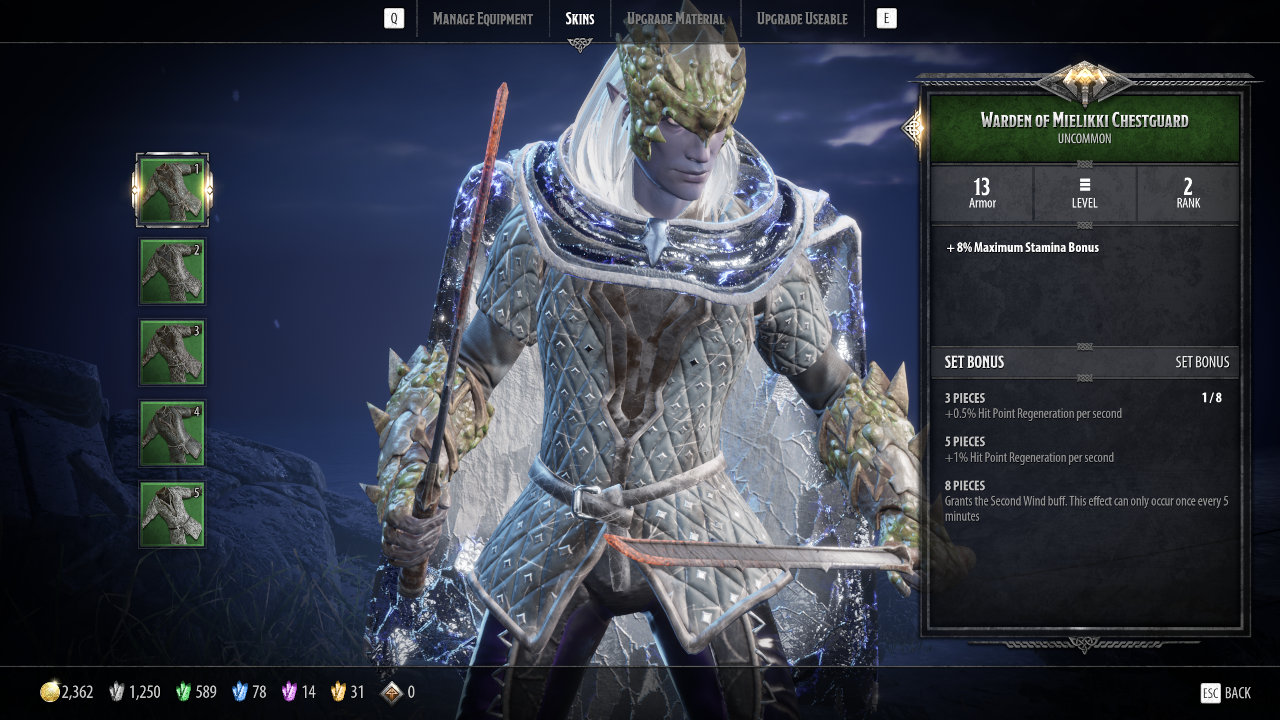Click the Back button
The width and height of the screenshot is (1280, 720).
point(1226,693)
